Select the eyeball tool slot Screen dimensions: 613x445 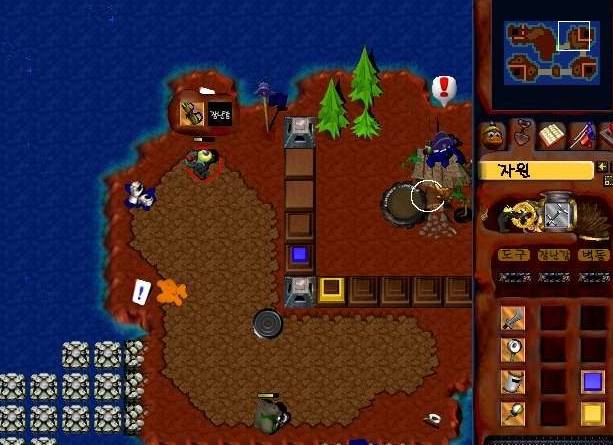(x=513, y=350)
